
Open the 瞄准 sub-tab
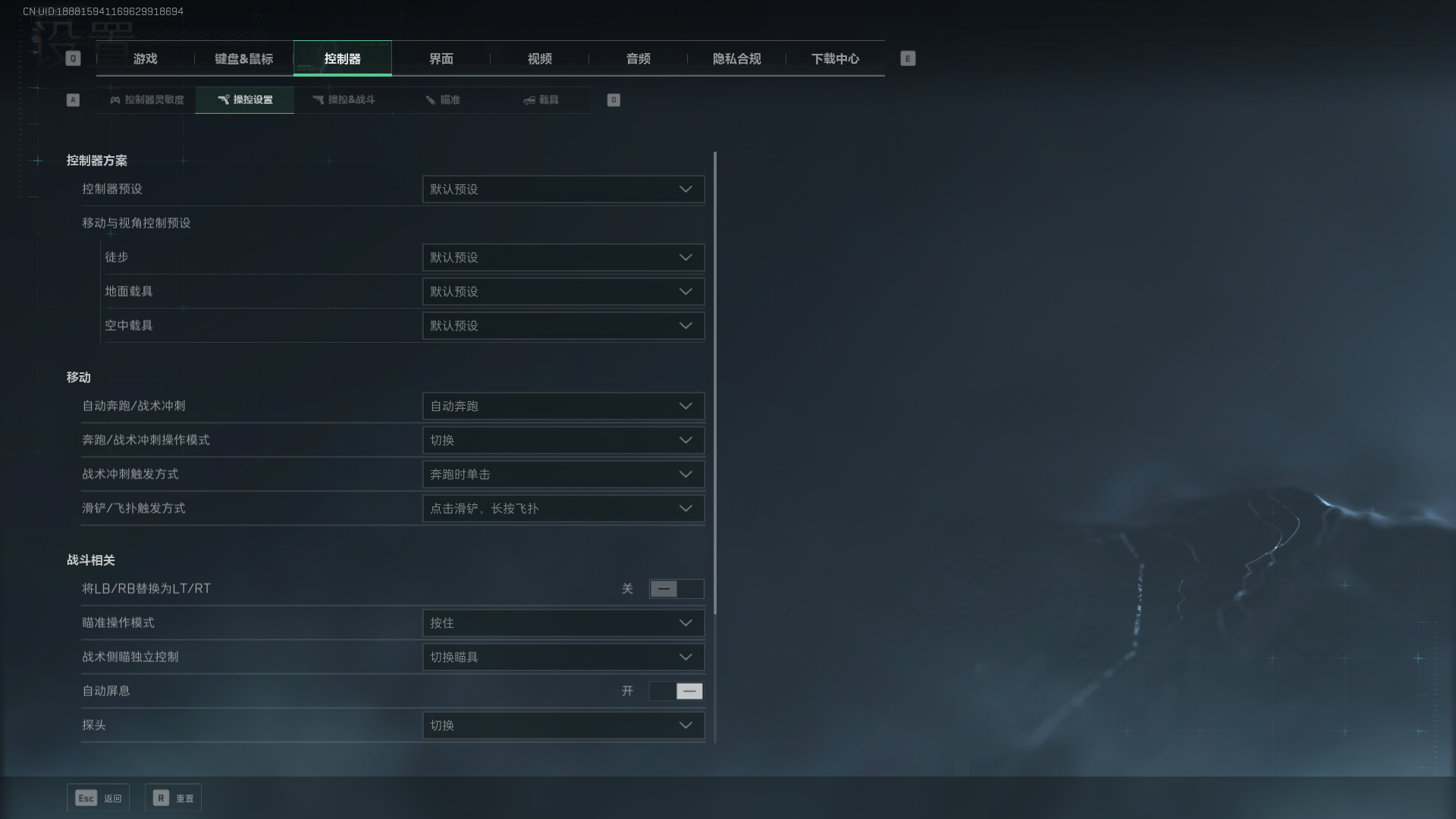coord(442,100)
